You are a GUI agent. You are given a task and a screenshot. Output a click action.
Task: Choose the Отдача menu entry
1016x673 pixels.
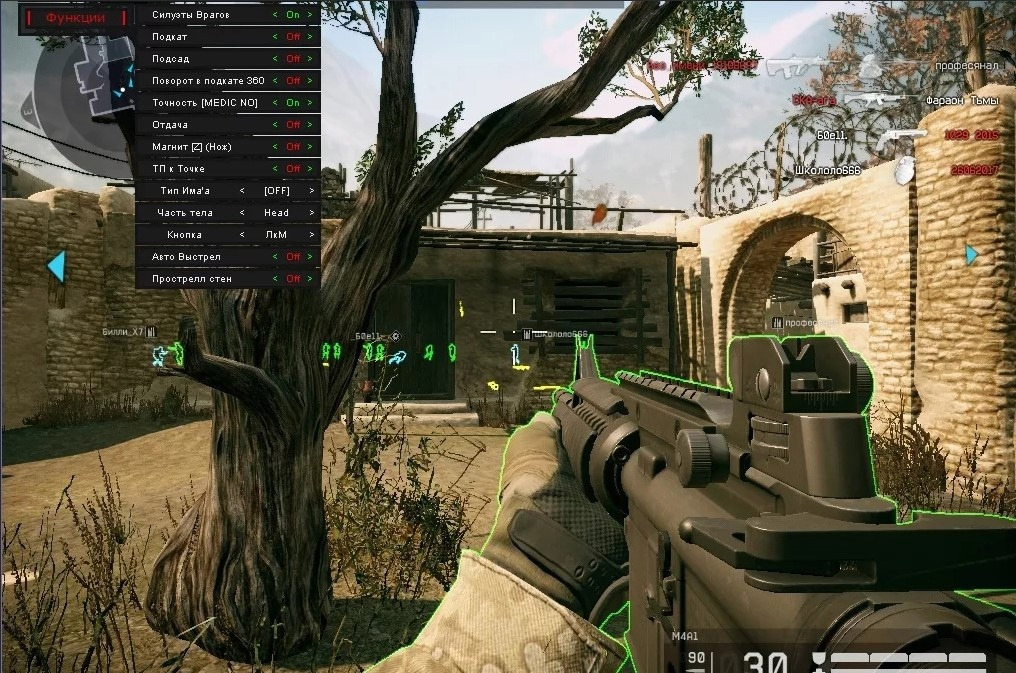[170, 125]
